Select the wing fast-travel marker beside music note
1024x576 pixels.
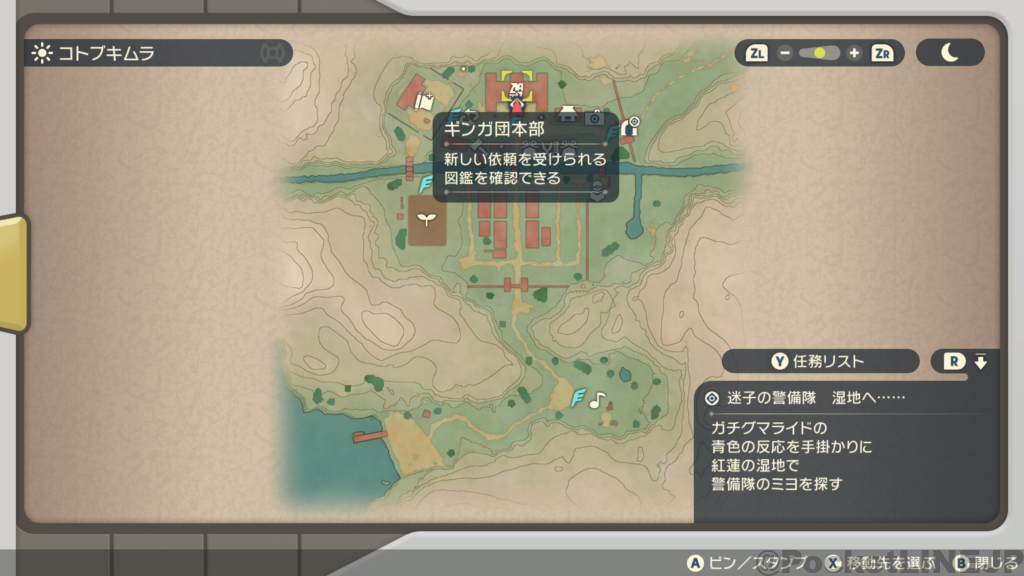point(578,398)
